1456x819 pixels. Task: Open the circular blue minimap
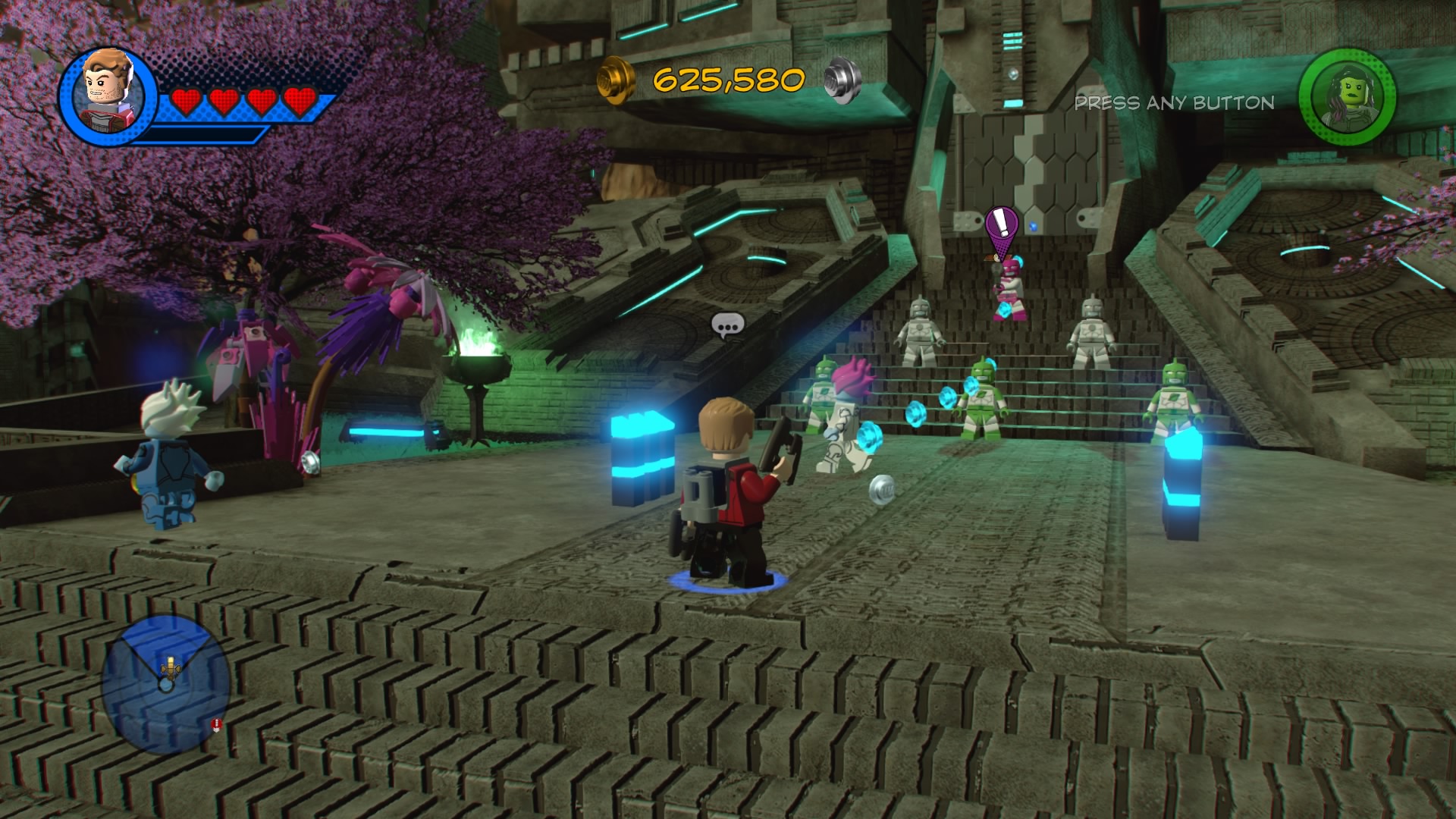pyautogui.click(x=166, y=684)
